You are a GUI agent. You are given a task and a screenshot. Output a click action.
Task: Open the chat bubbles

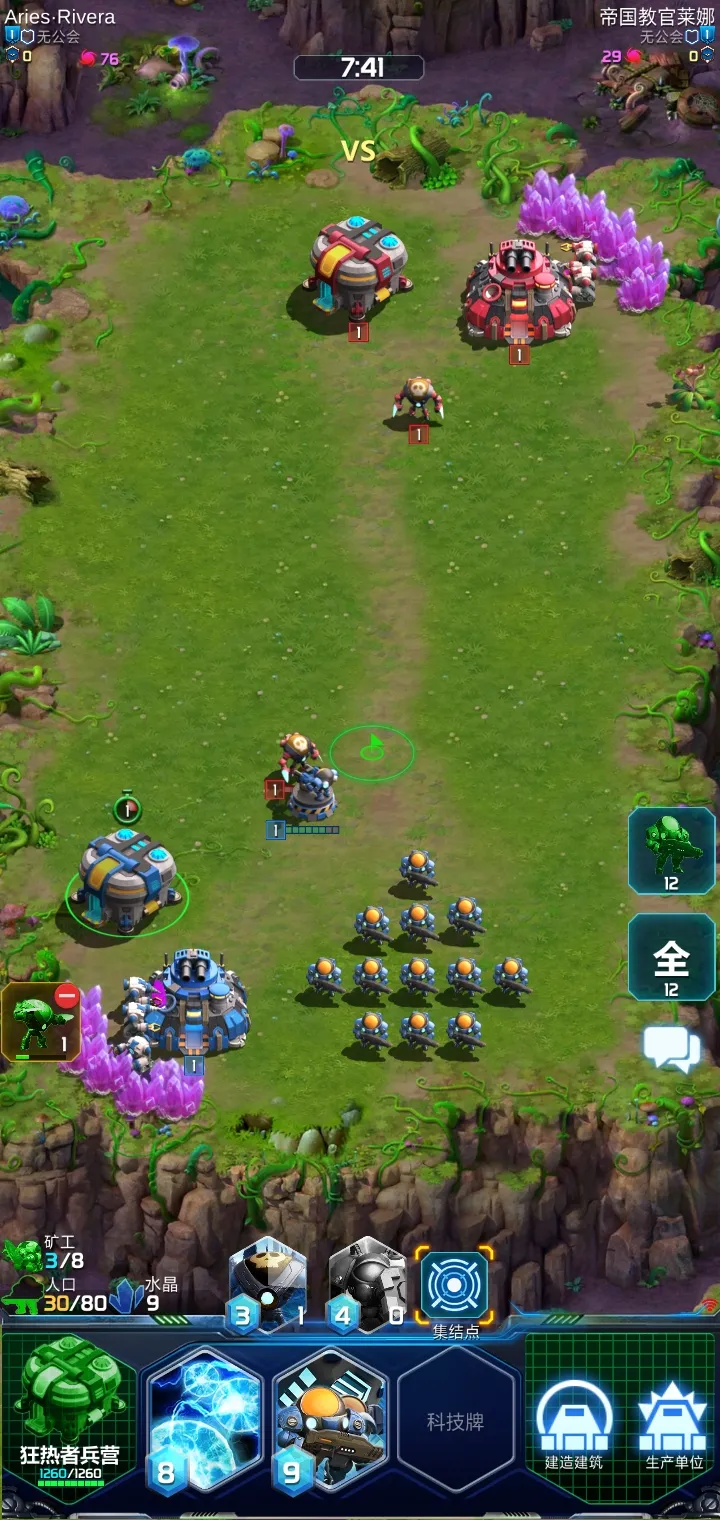pyautogui.click(x=671, y=1049)
